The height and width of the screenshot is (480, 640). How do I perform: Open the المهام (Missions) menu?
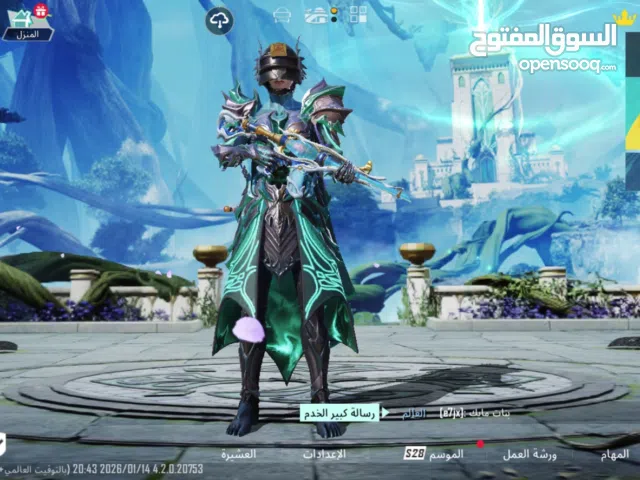[x=616, y=453]
